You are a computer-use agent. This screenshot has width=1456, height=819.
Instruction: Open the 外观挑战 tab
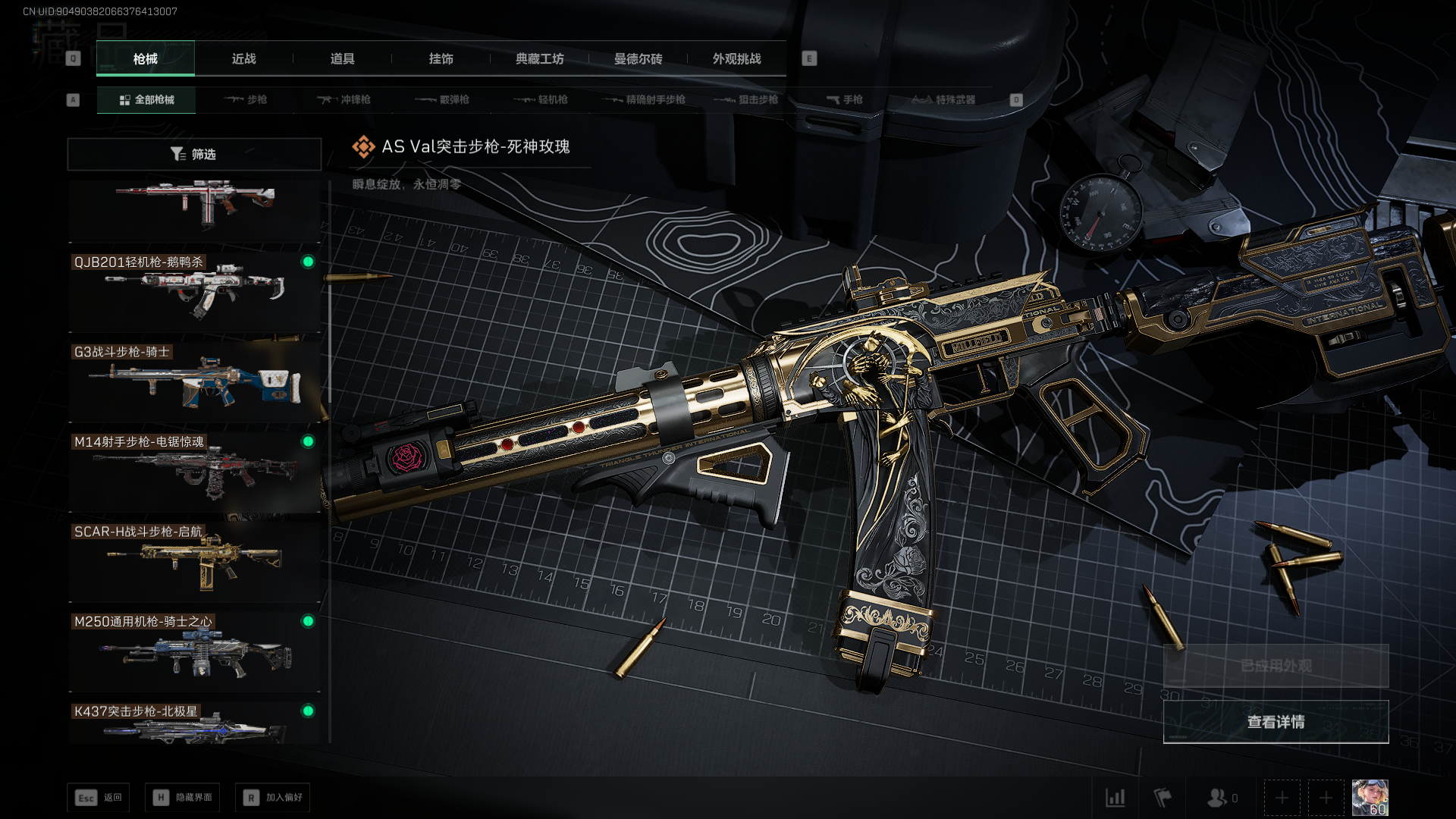(x=736, y=59)
